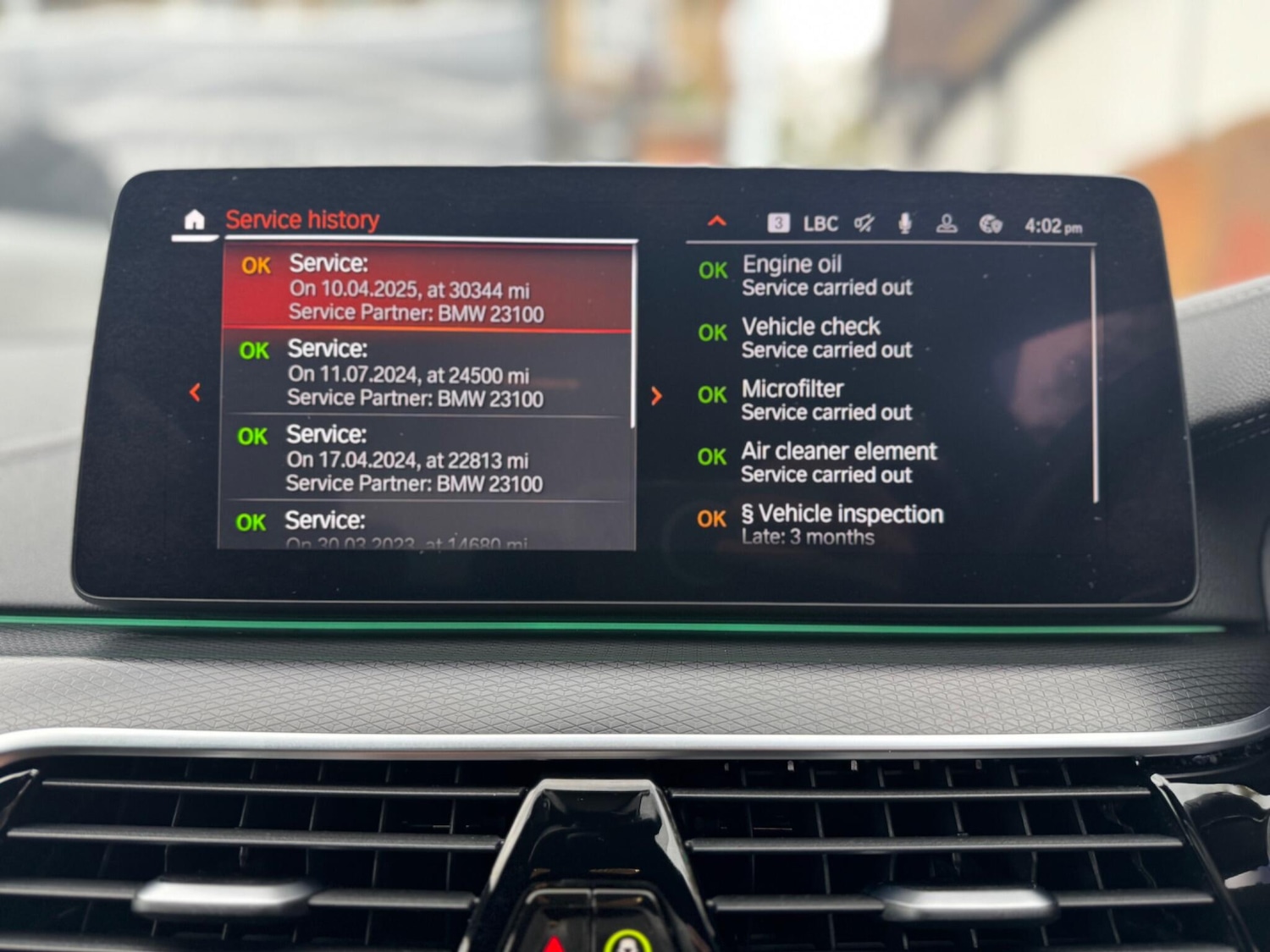Select the Air cleaner element list entry
Viewport: 1270px width, 952px height.
837,462
